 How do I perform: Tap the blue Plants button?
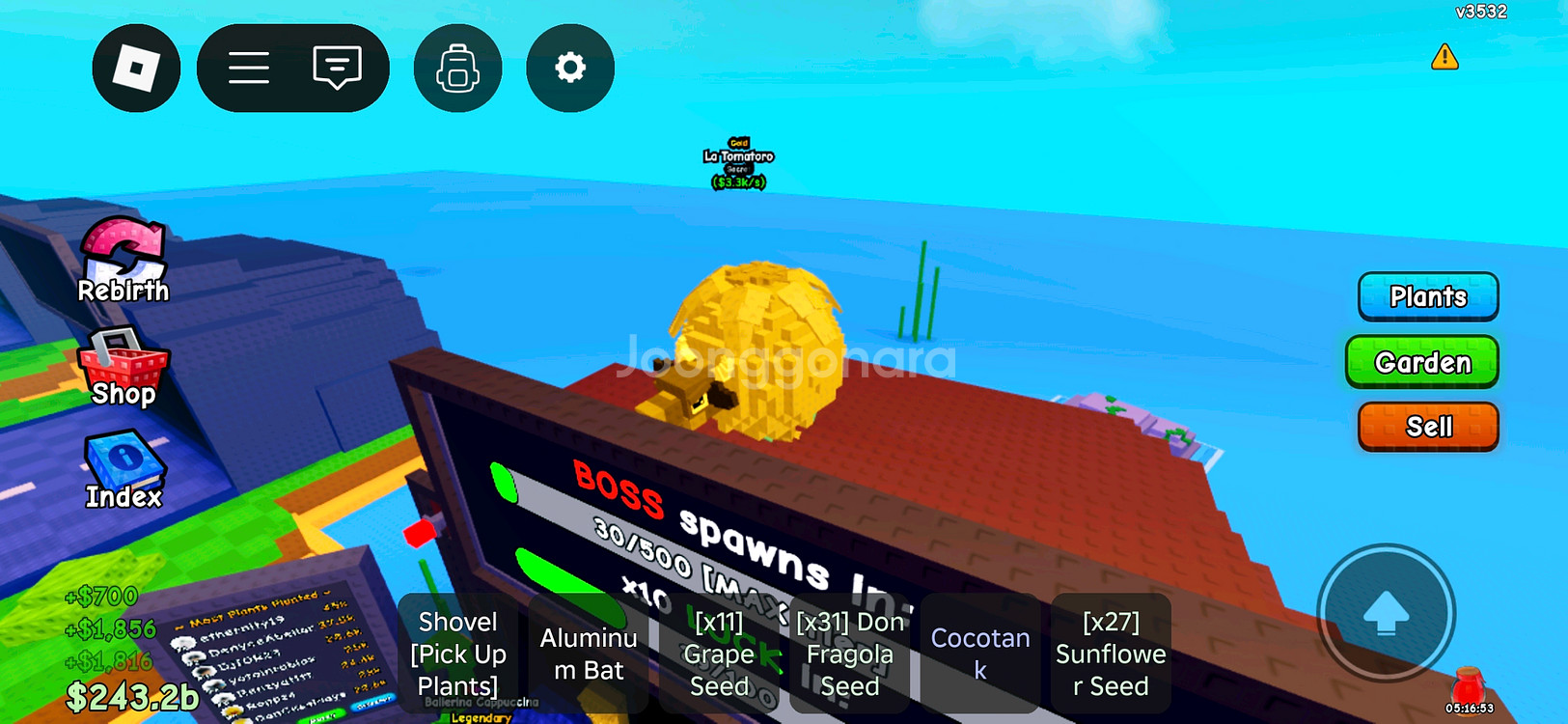click(1427, 296)
